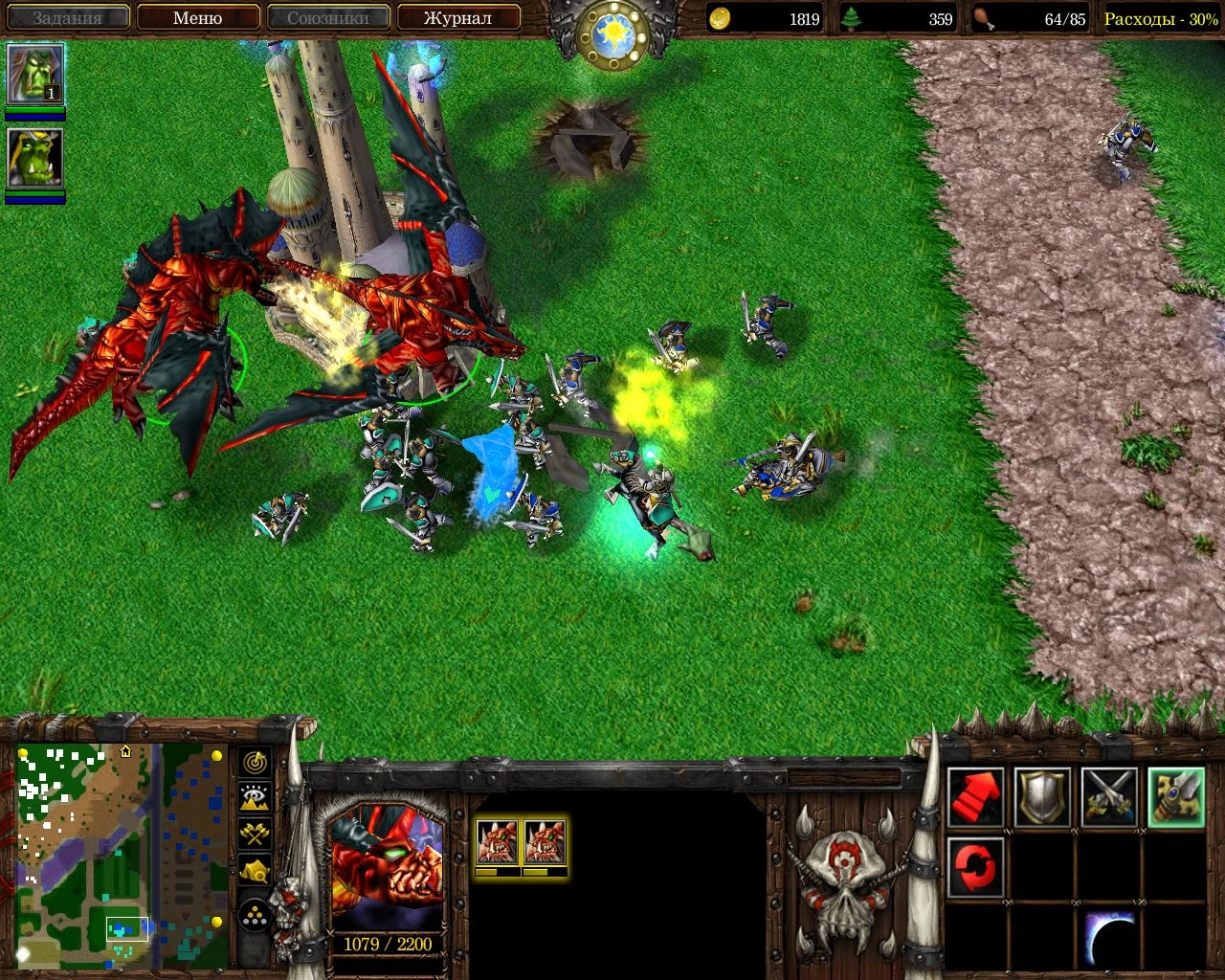Toggle terrain display with the eye icon

click(255, 797)
